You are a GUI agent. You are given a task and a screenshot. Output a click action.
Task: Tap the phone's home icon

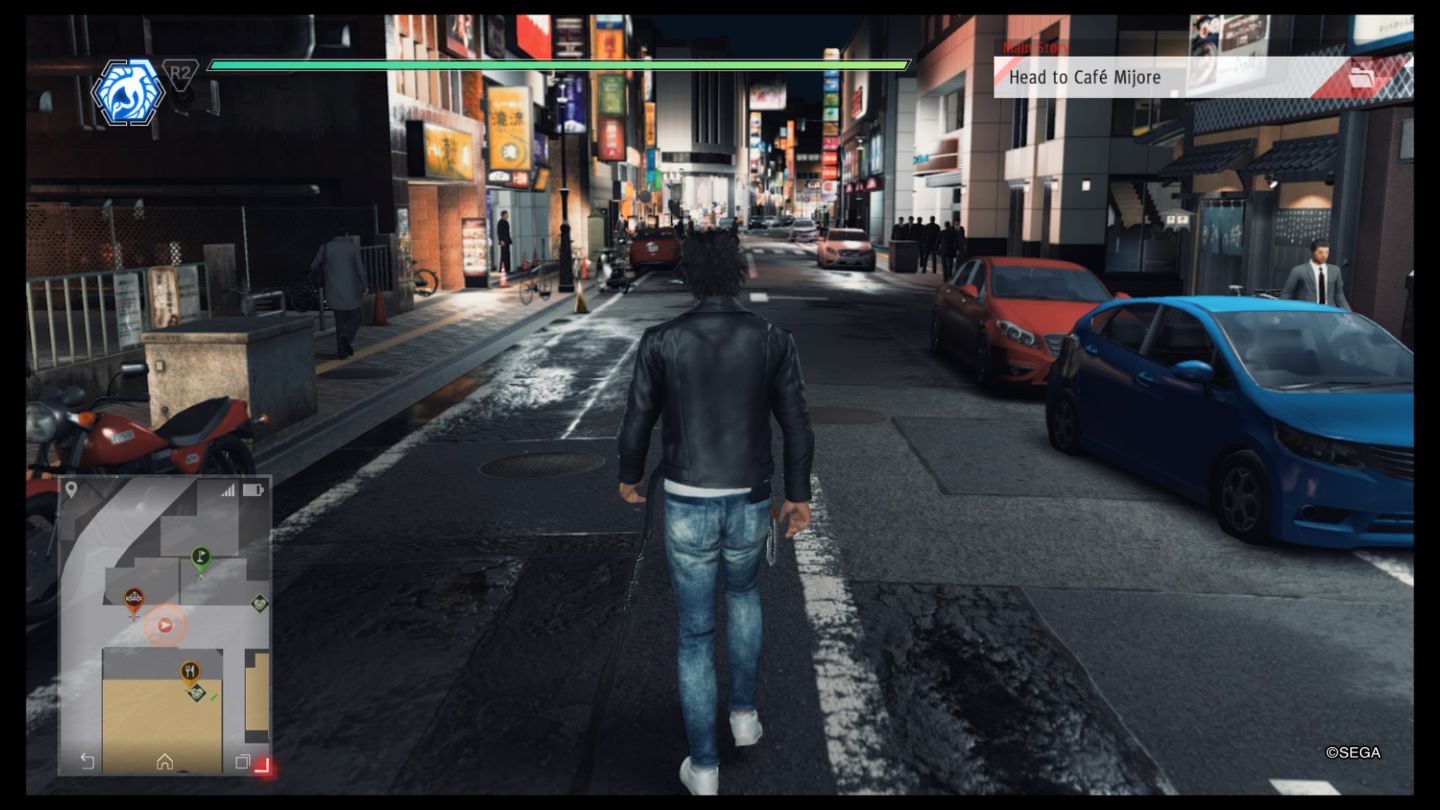point(164,761)
